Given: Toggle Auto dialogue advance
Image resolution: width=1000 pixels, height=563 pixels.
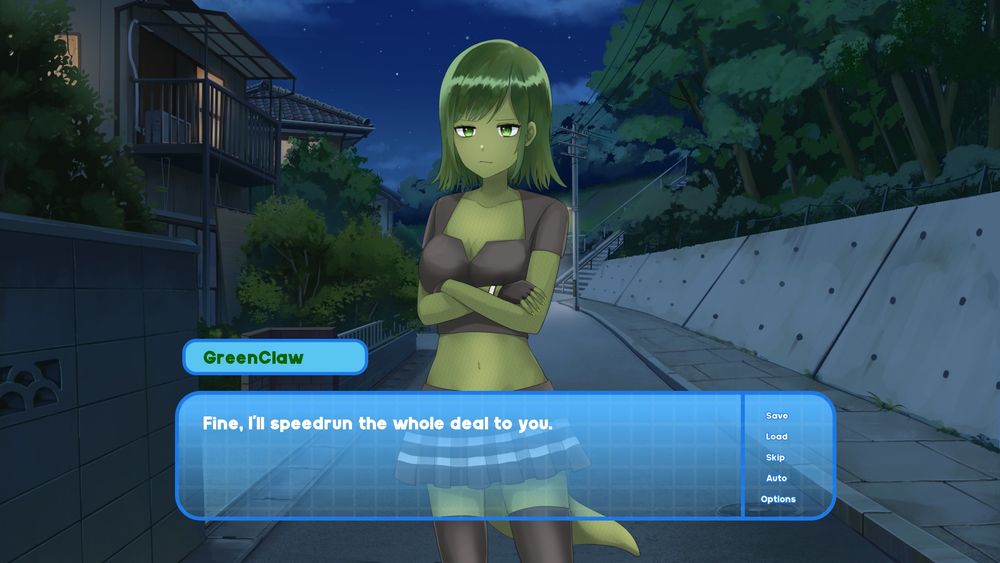Looking at the screenshot, I should pos(777,479).
